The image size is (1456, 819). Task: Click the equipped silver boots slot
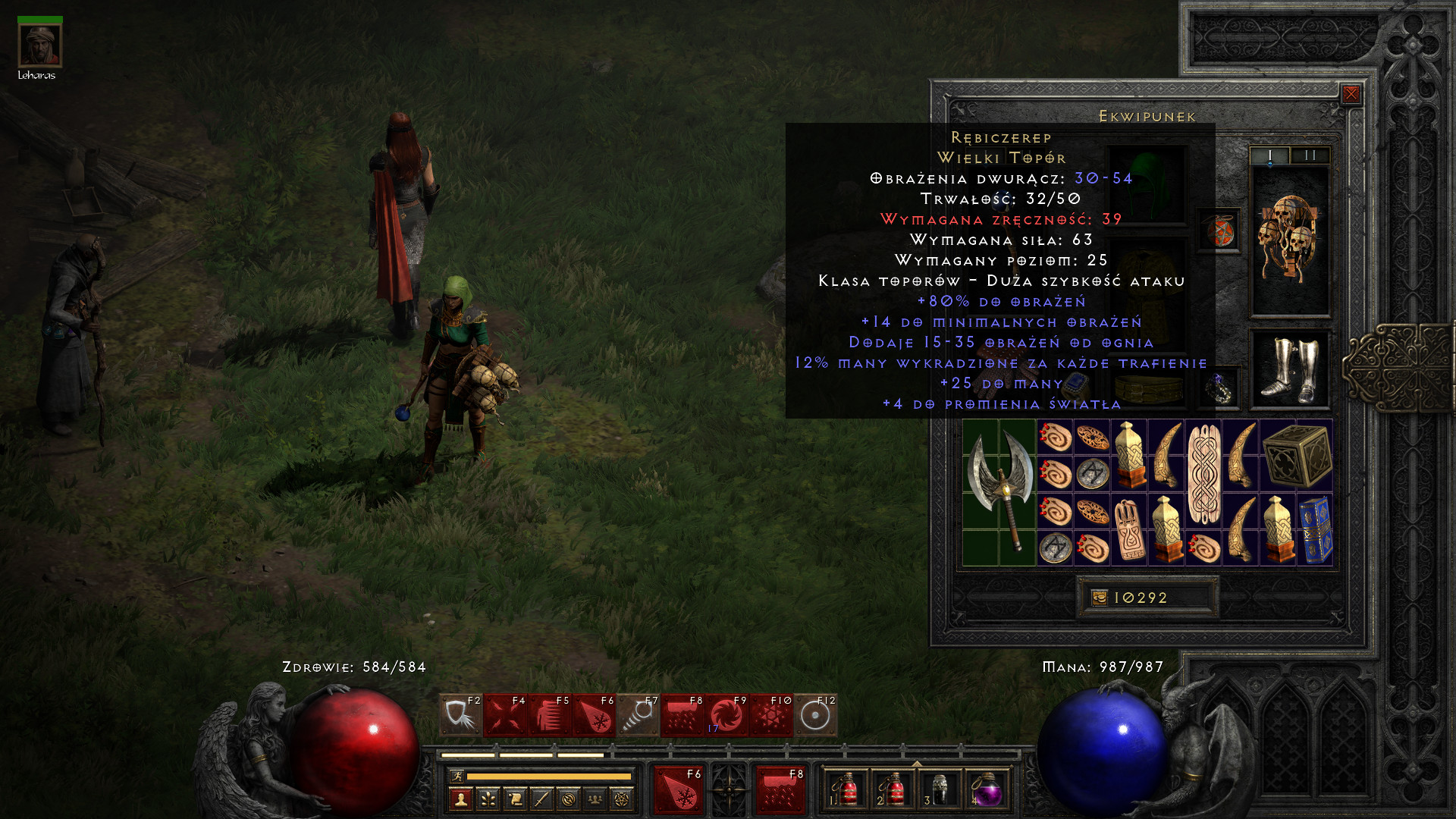[x=1289, y=369]
